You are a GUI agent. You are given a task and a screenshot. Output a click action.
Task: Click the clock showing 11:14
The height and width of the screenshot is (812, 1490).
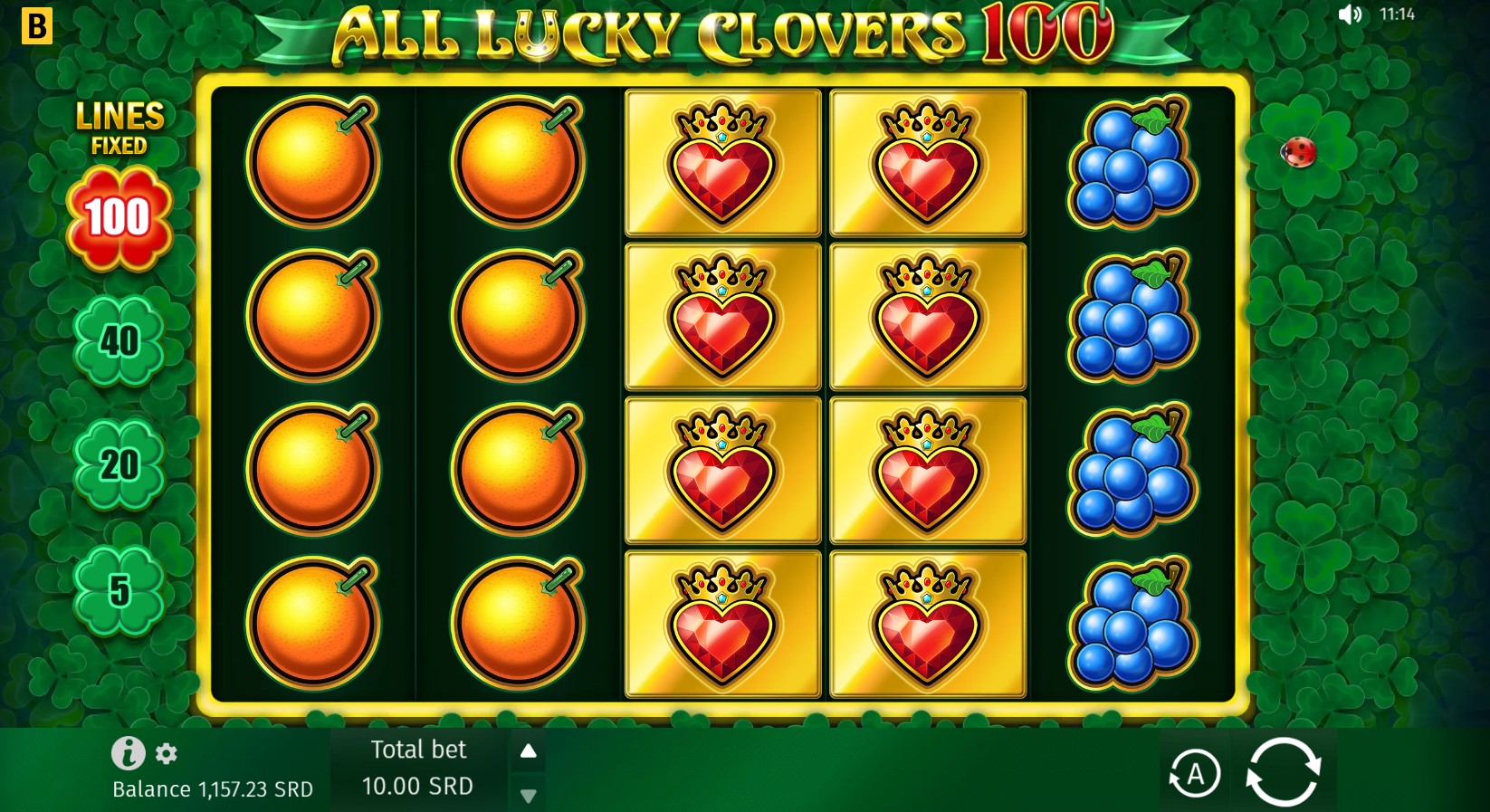coord(1397,14)
